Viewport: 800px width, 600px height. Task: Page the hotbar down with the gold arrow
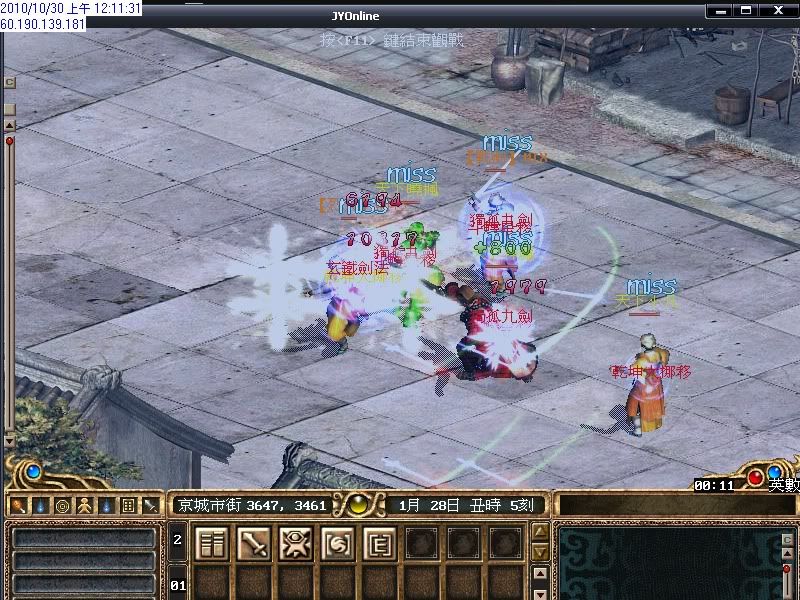point(539,552)
